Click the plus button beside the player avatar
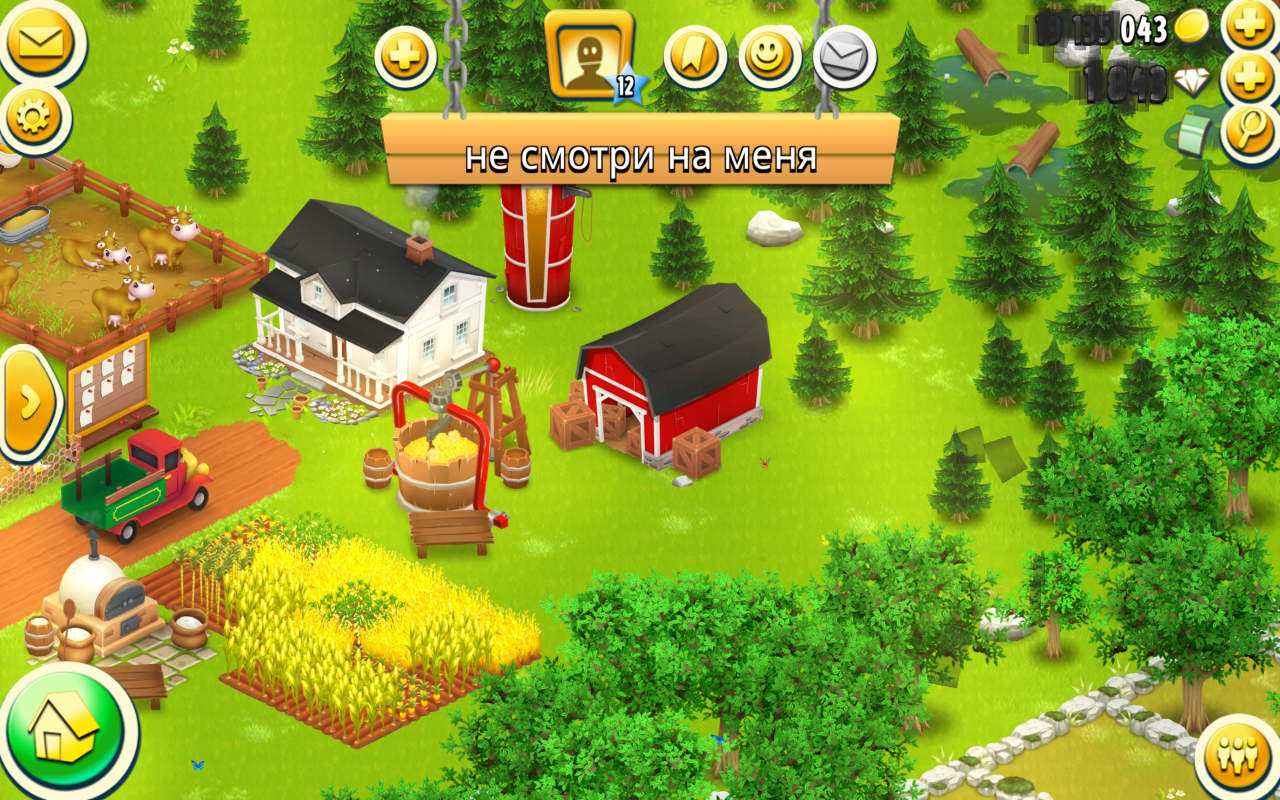The width and height of the screenshot is (1280, 800). coord(405,56)
